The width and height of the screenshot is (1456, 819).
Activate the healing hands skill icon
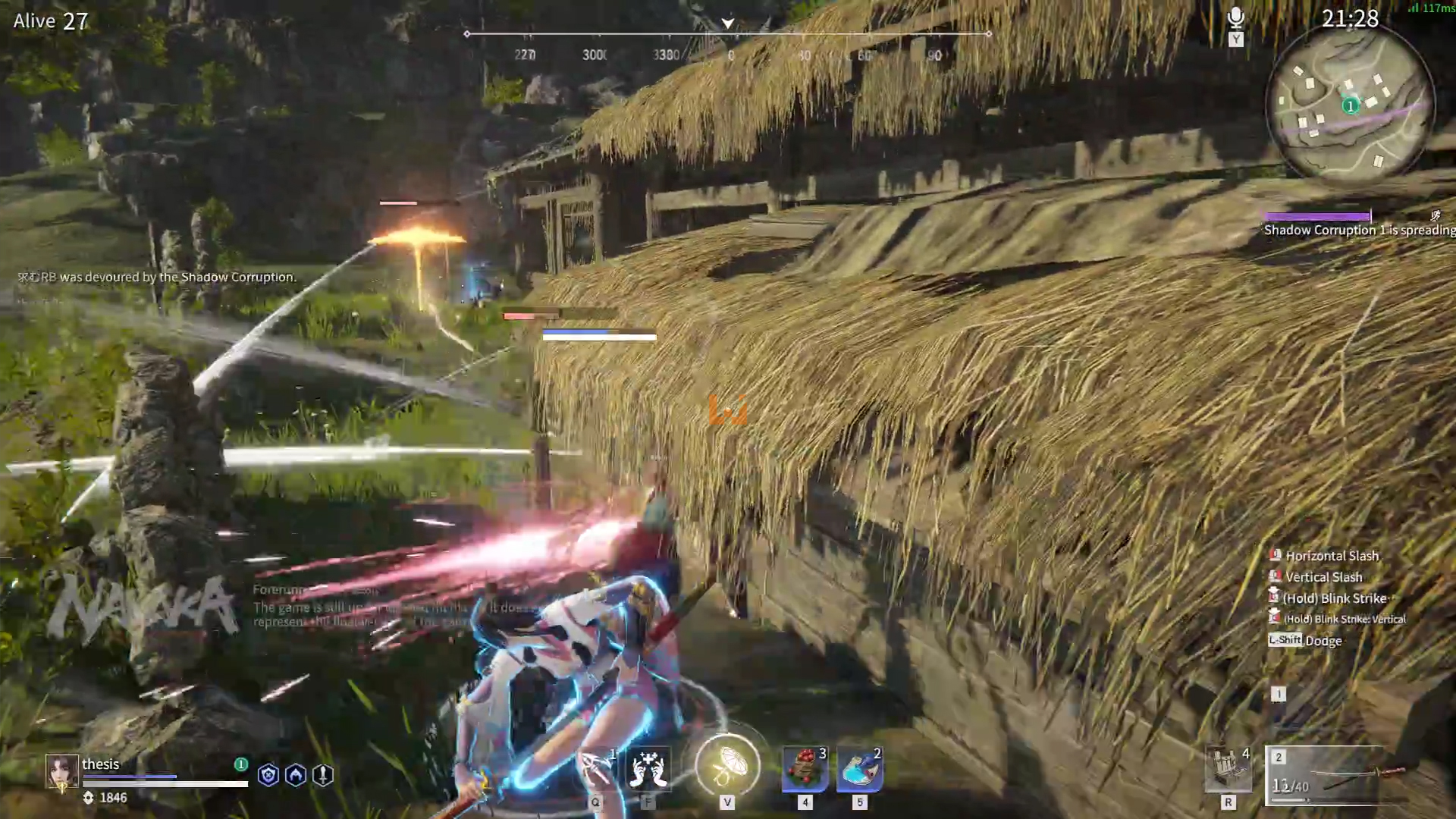(x=649, y=768)
